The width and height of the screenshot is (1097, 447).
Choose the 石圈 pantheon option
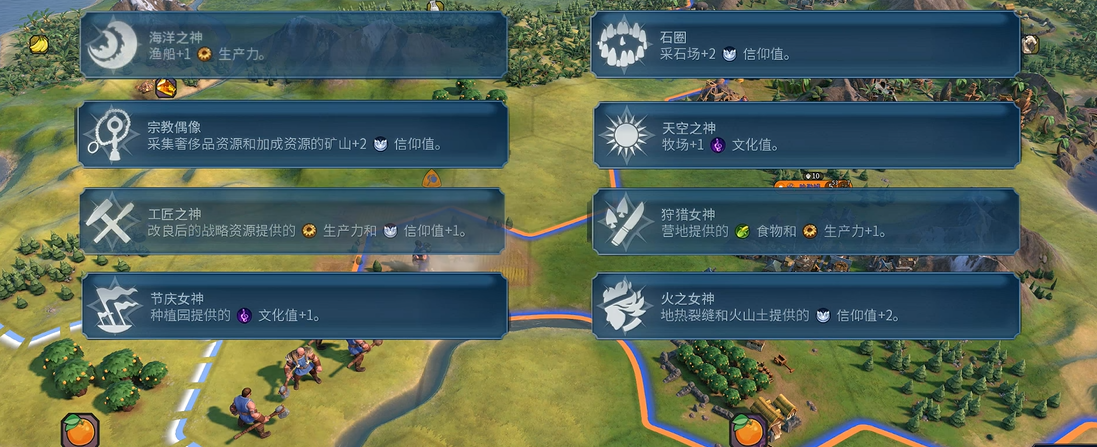click(806, 45)
